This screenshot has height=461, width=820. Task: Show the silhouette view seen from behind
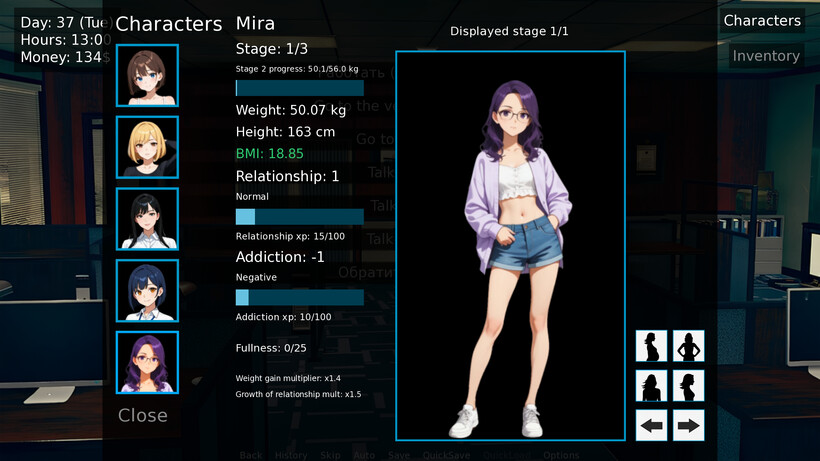[652, 386]
